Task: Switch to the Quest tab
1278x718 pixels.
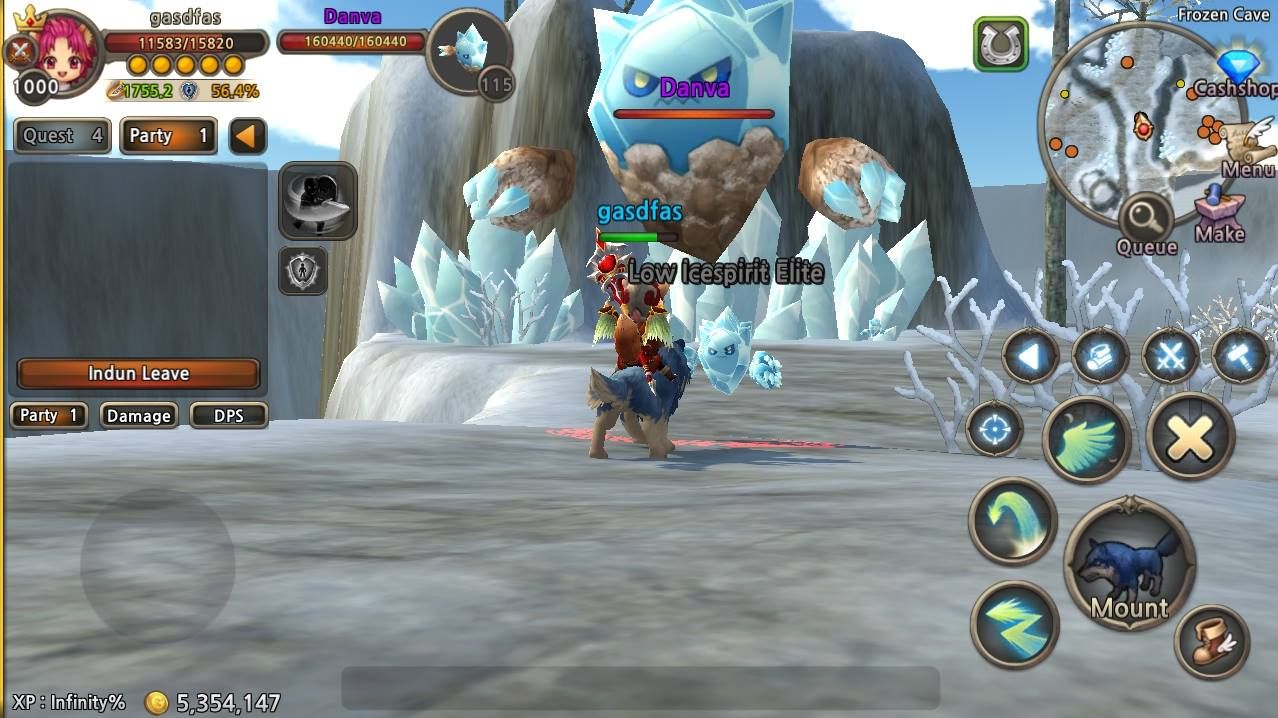Action: coord(62,136)
